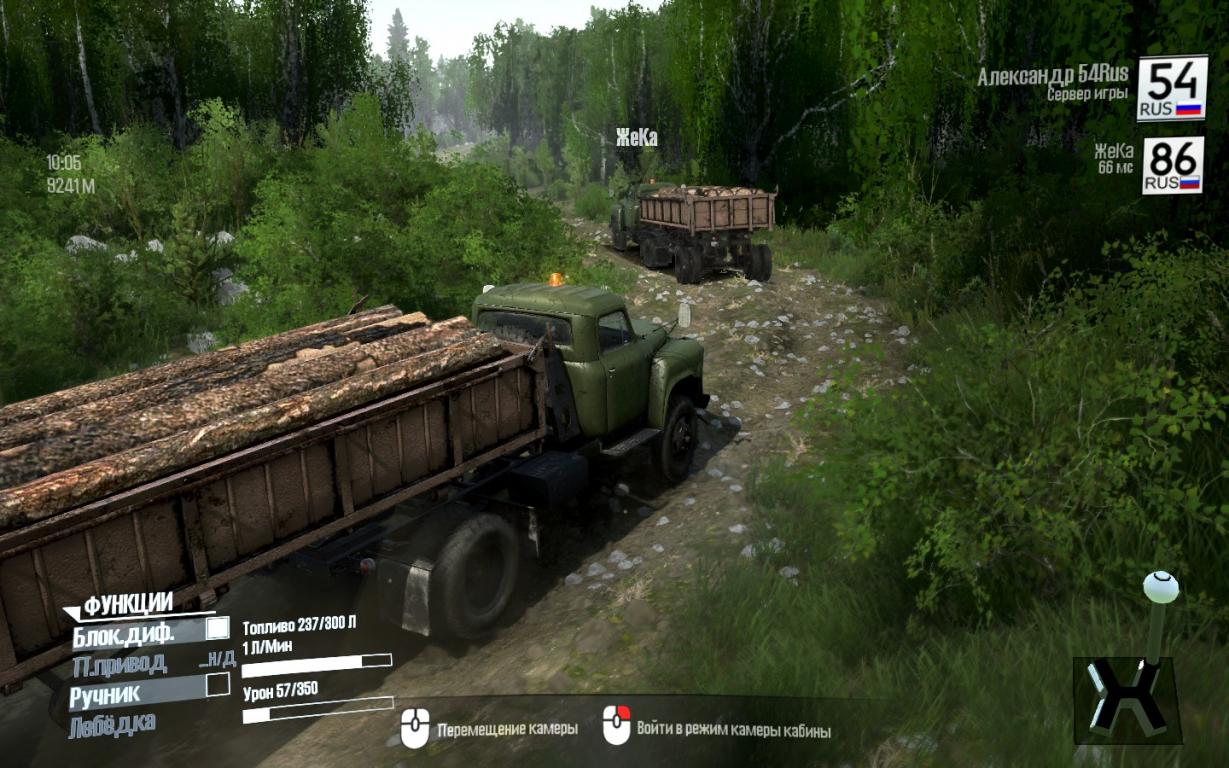Select the Лебёдка winch function
Viewport: 1229px width, 768px height.
(x=112, y=725)
